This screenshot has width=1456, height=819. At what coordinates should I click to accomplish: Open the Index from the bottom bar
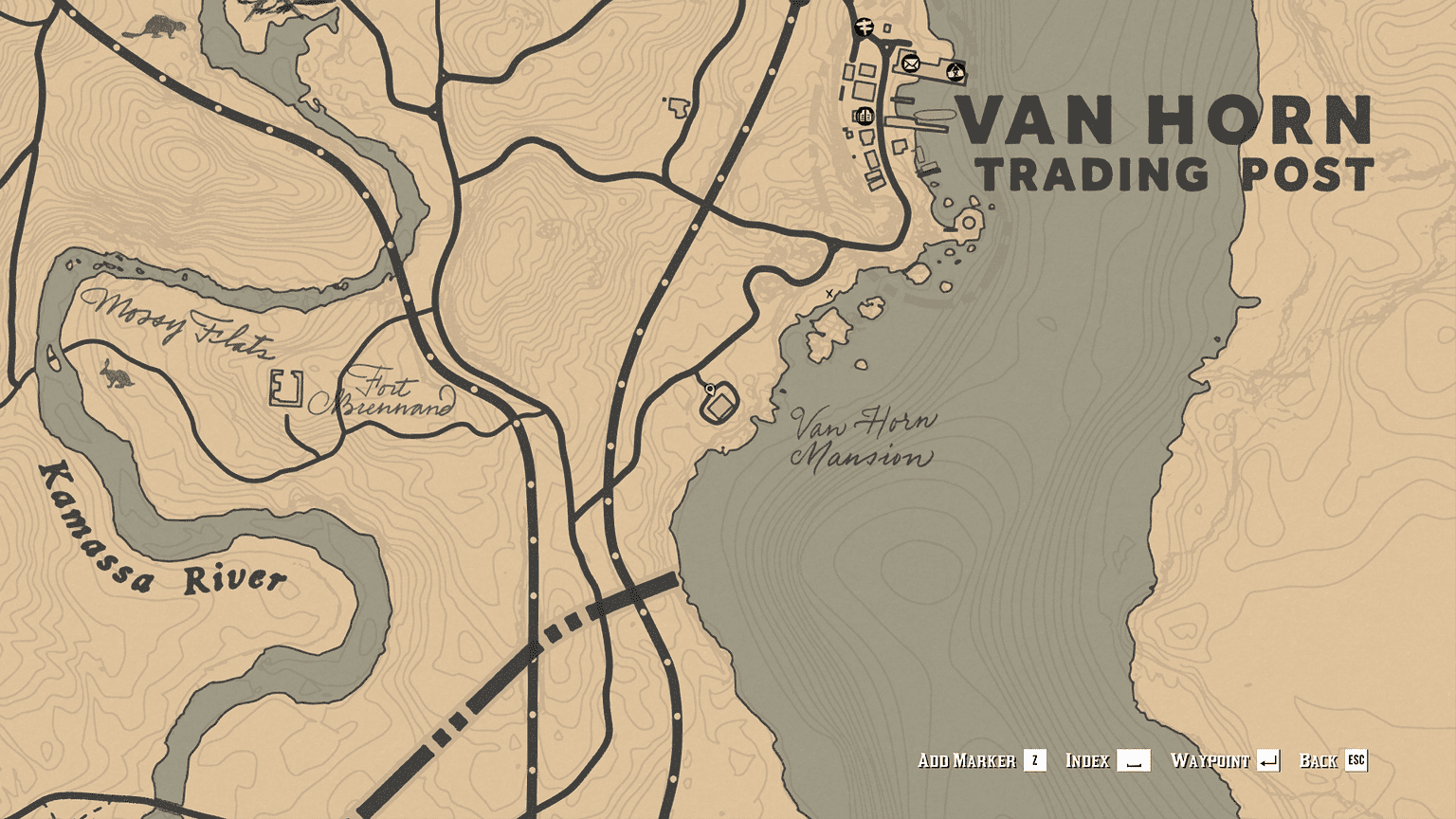click(x=1087, y=760)
